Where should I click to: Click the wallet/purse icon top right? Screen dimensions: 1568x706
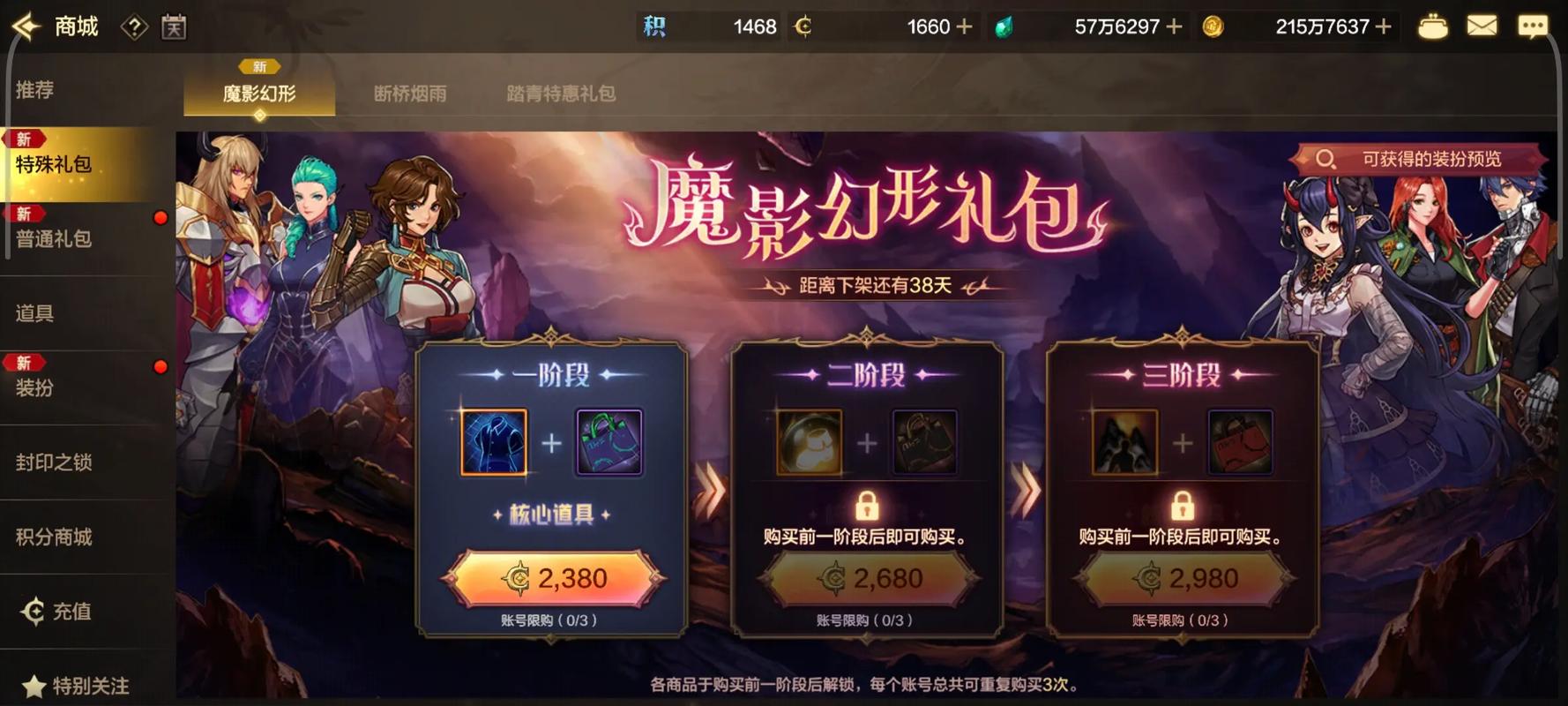point(1434,26)
